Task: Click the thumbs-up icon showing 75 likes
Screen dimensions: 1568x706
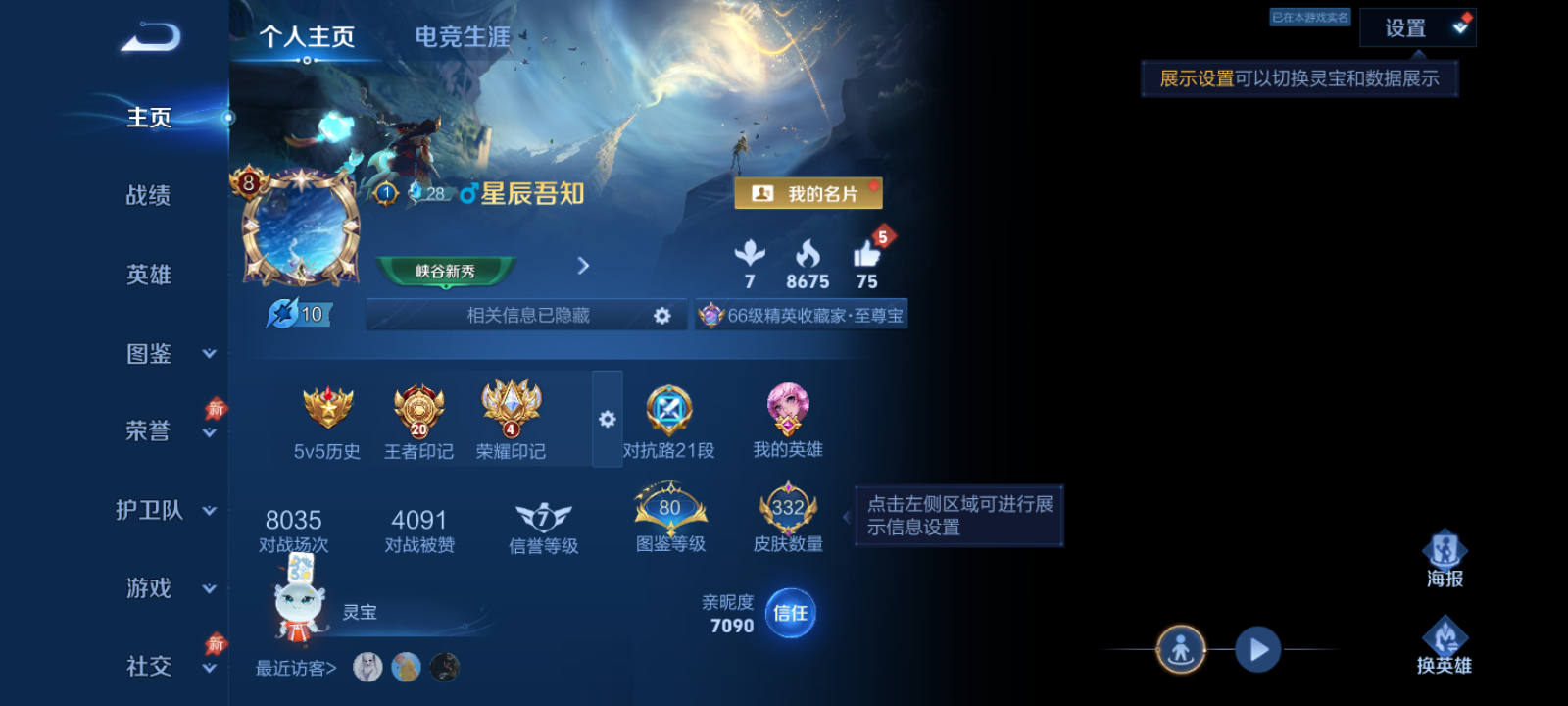Action: pyautogui.click(x=866, y=257)
